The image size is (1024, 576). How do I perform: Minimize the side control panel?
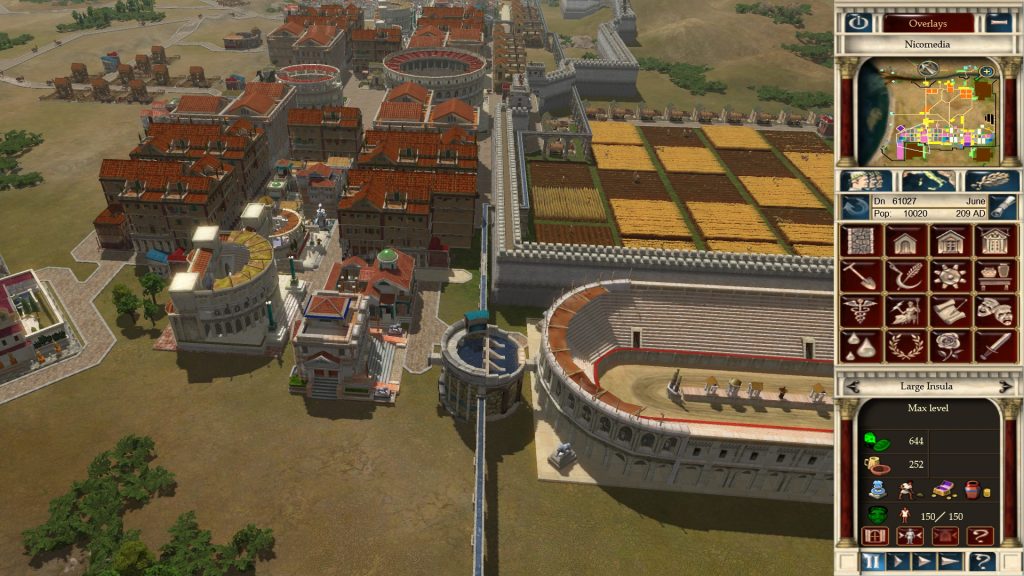pos(997,22)
